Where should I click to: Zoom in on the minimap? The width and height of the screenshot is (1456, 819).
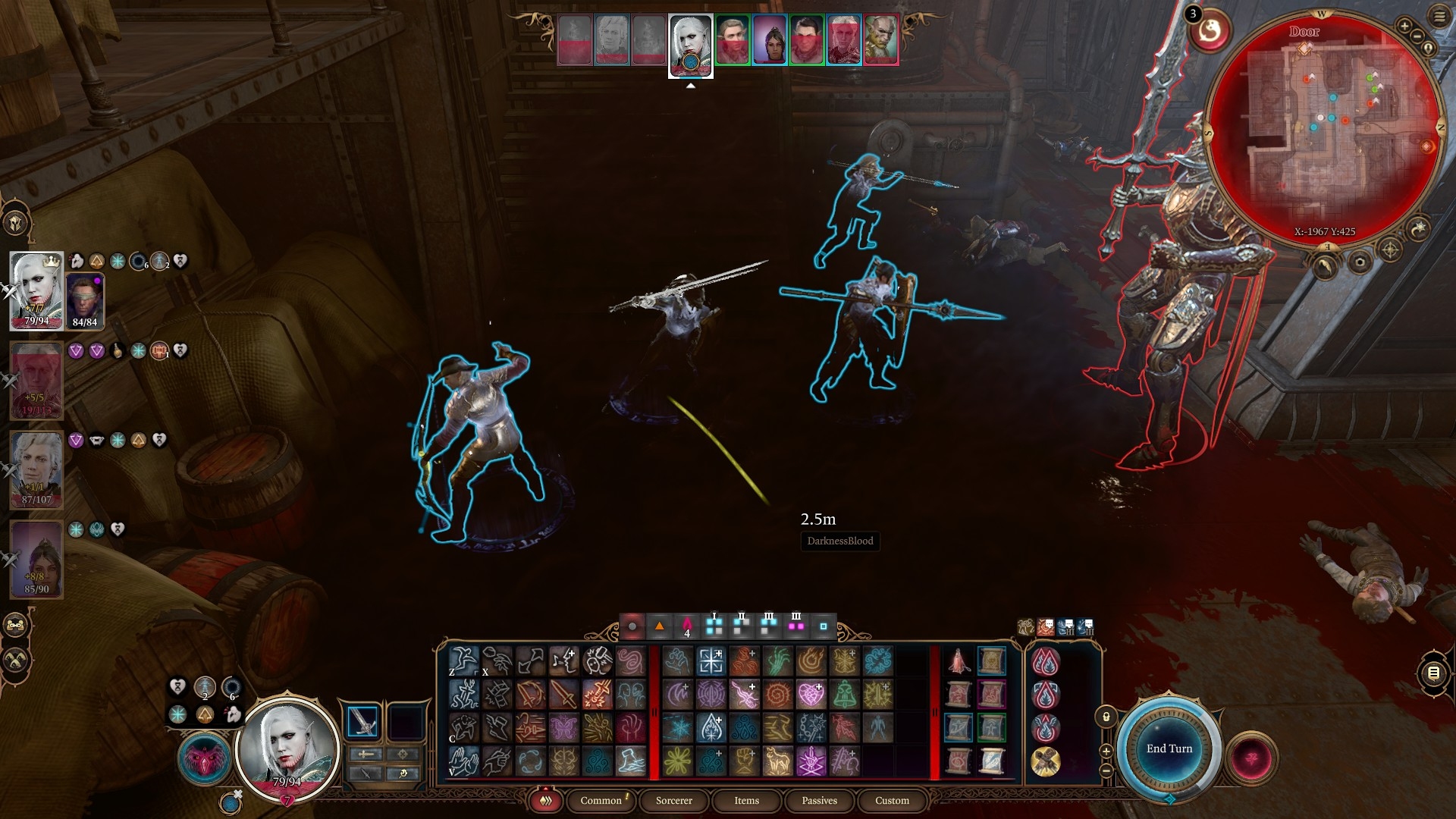click(x=1404, y=27)
